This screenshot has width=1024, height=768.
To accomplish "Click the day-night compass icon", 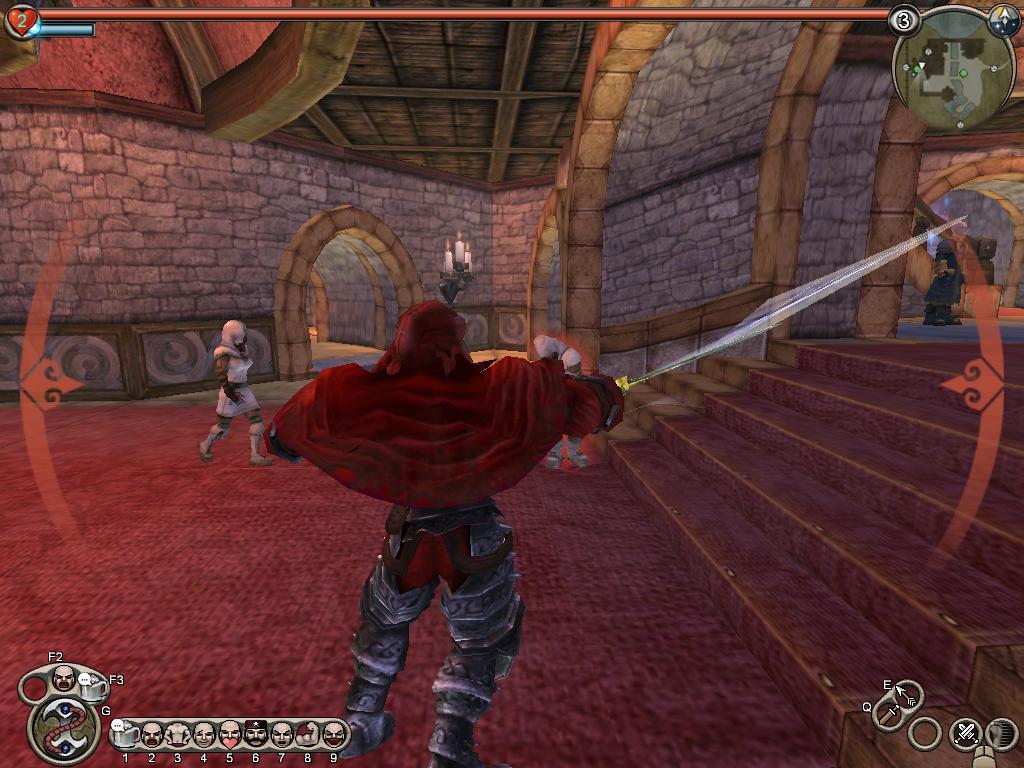I will [x=1003, y=22].
